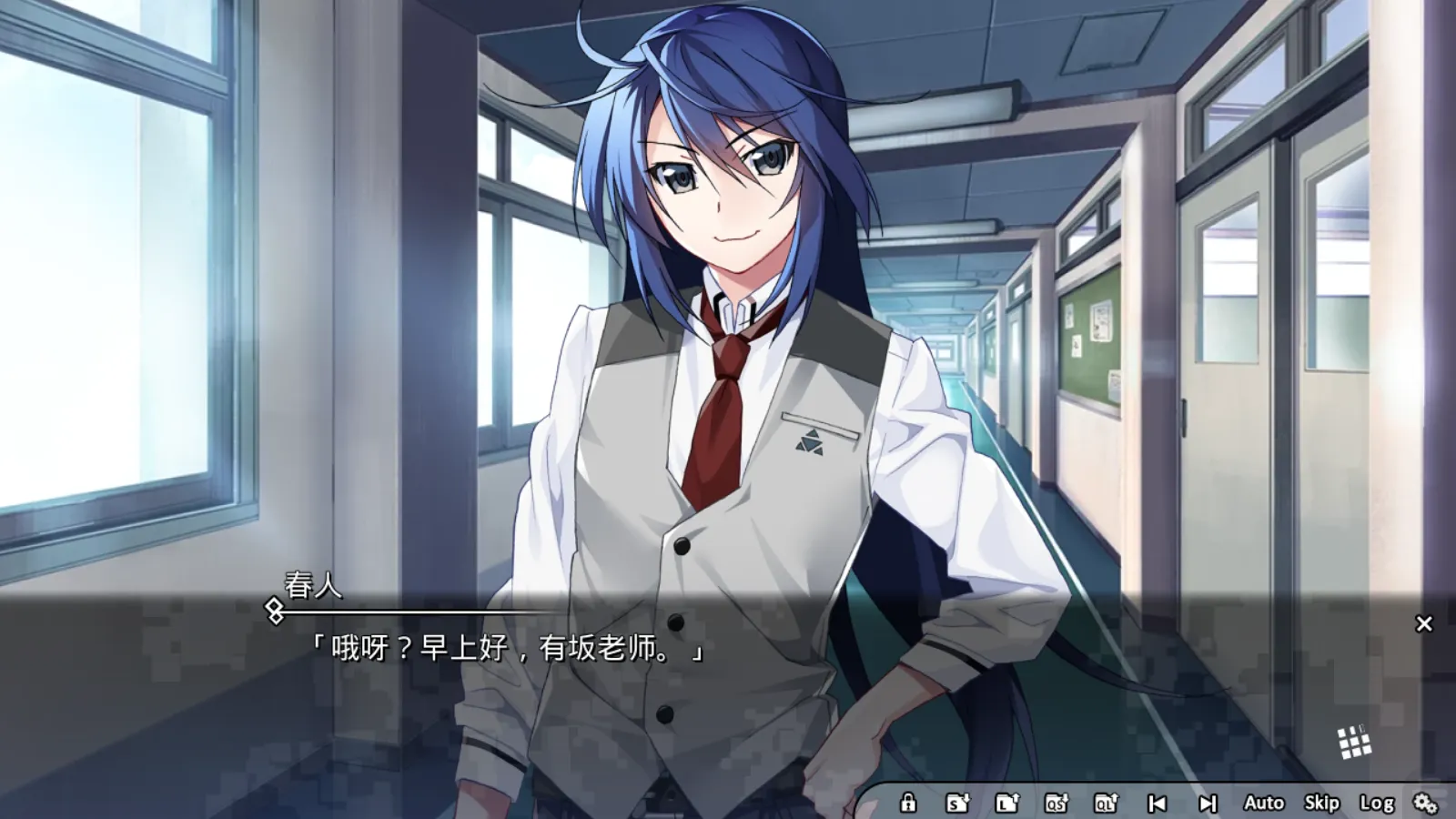The width and height of the screenshot is (1456, 819).
Task: Turn on Skip mode
Action: tap(1321, 804)
